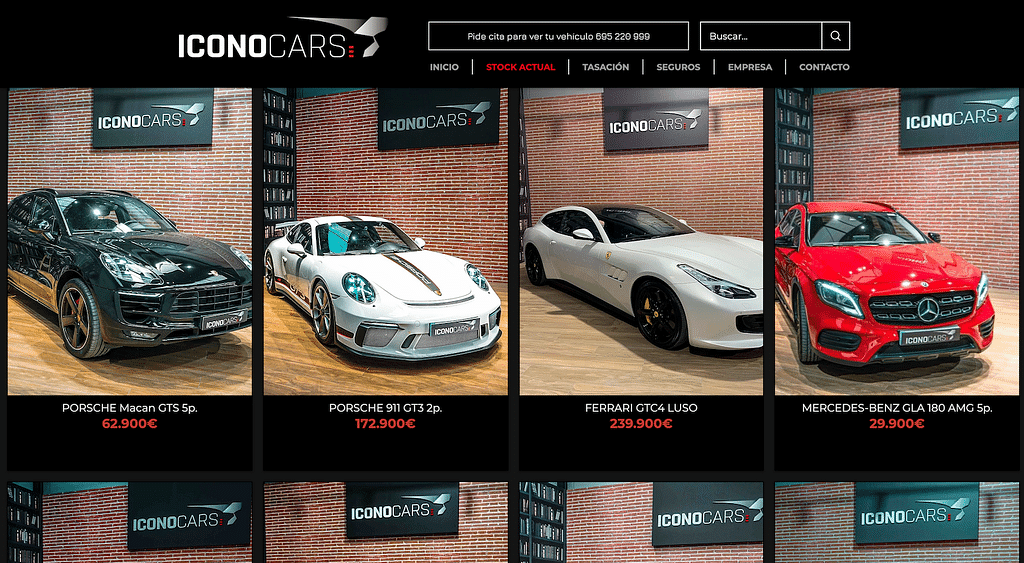Screen dimensions: 1024x563
Task: Open the STOCK ACTUAL menu item
Action: (520, 67)
